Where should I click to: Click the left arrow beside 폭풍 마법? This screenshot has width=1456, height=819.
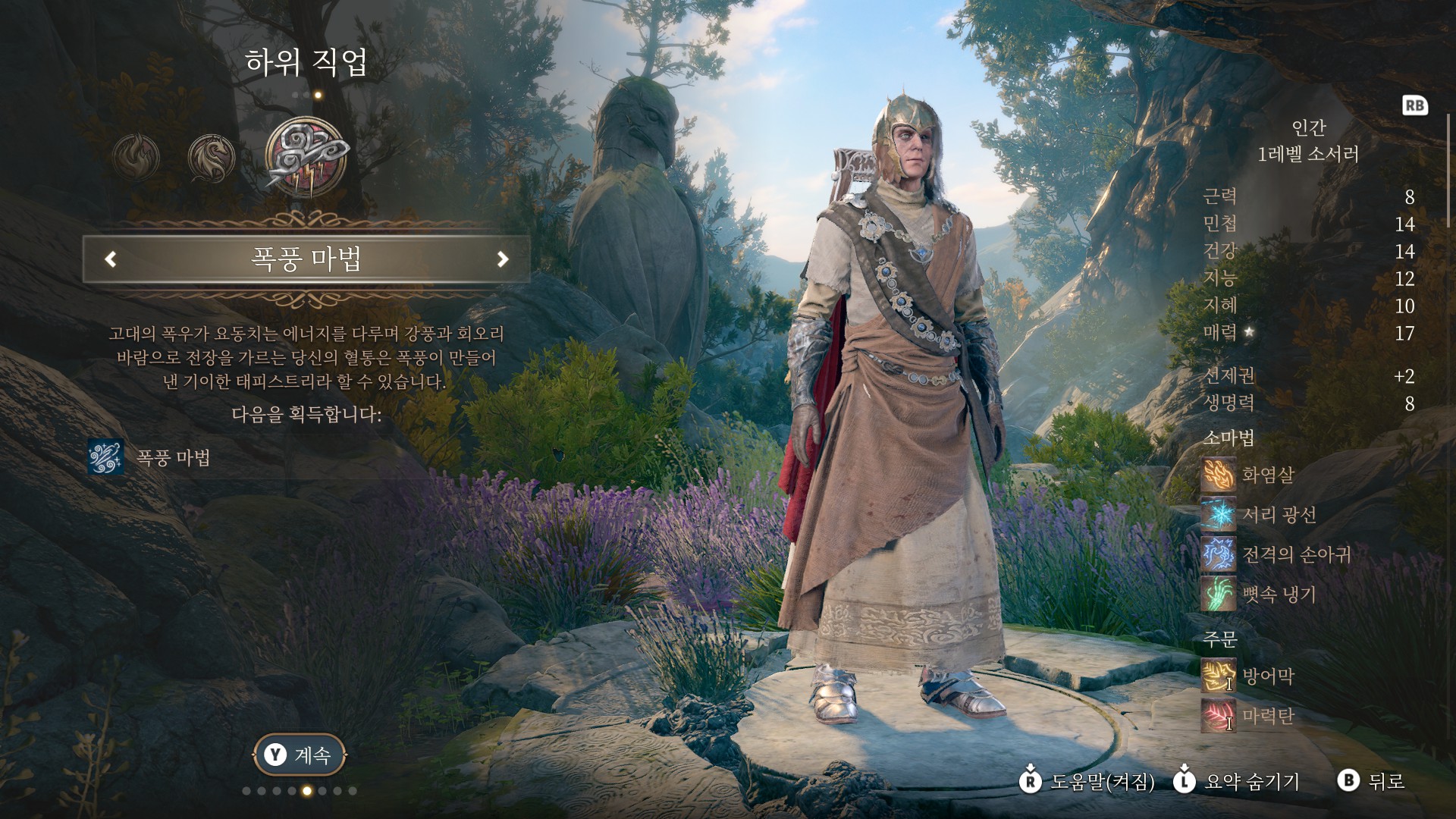(x=111, y=259)
